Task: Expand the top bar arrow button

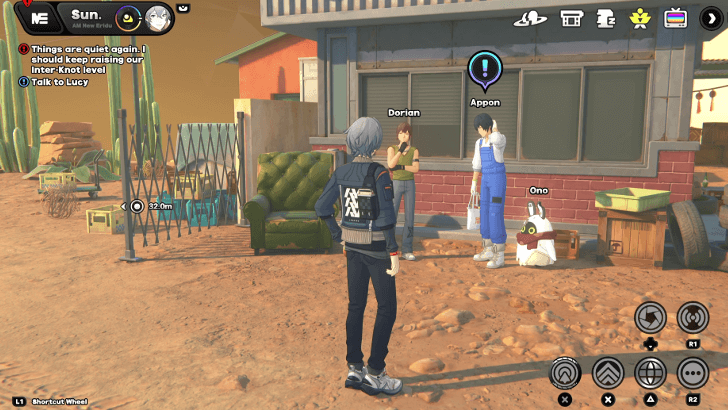Action: pos(710,18)
